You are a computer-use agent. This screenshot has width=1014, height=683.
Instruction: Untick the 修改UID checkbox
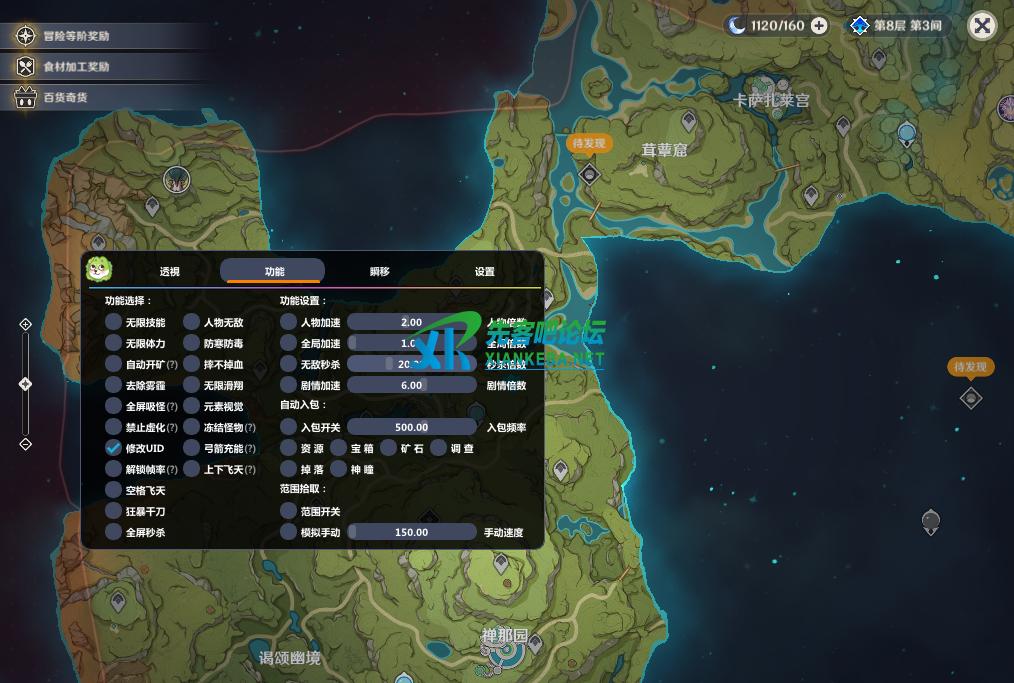click(114, 448)
